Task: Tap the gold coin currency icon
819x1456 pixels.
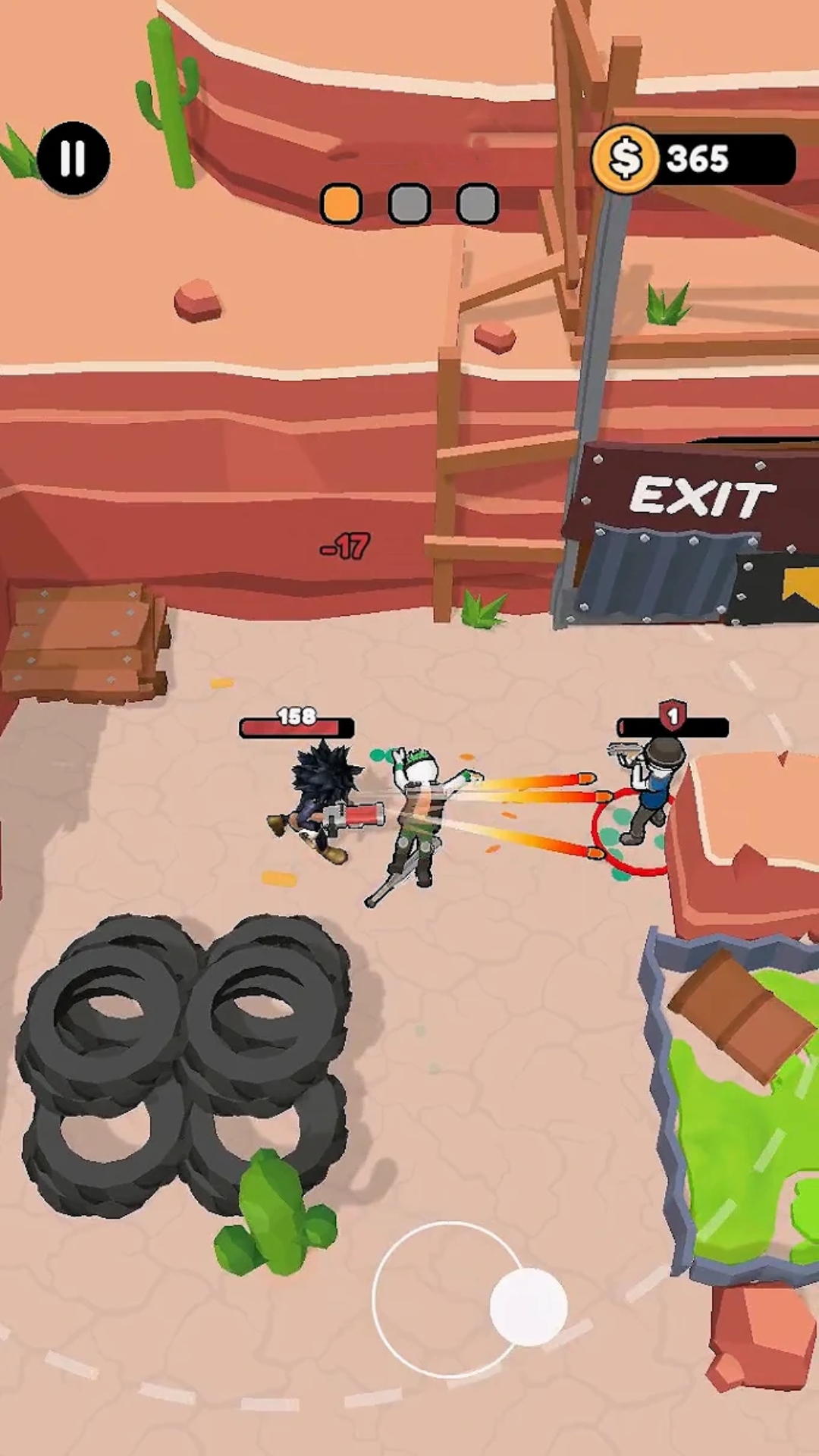Action: pos(626,159)
